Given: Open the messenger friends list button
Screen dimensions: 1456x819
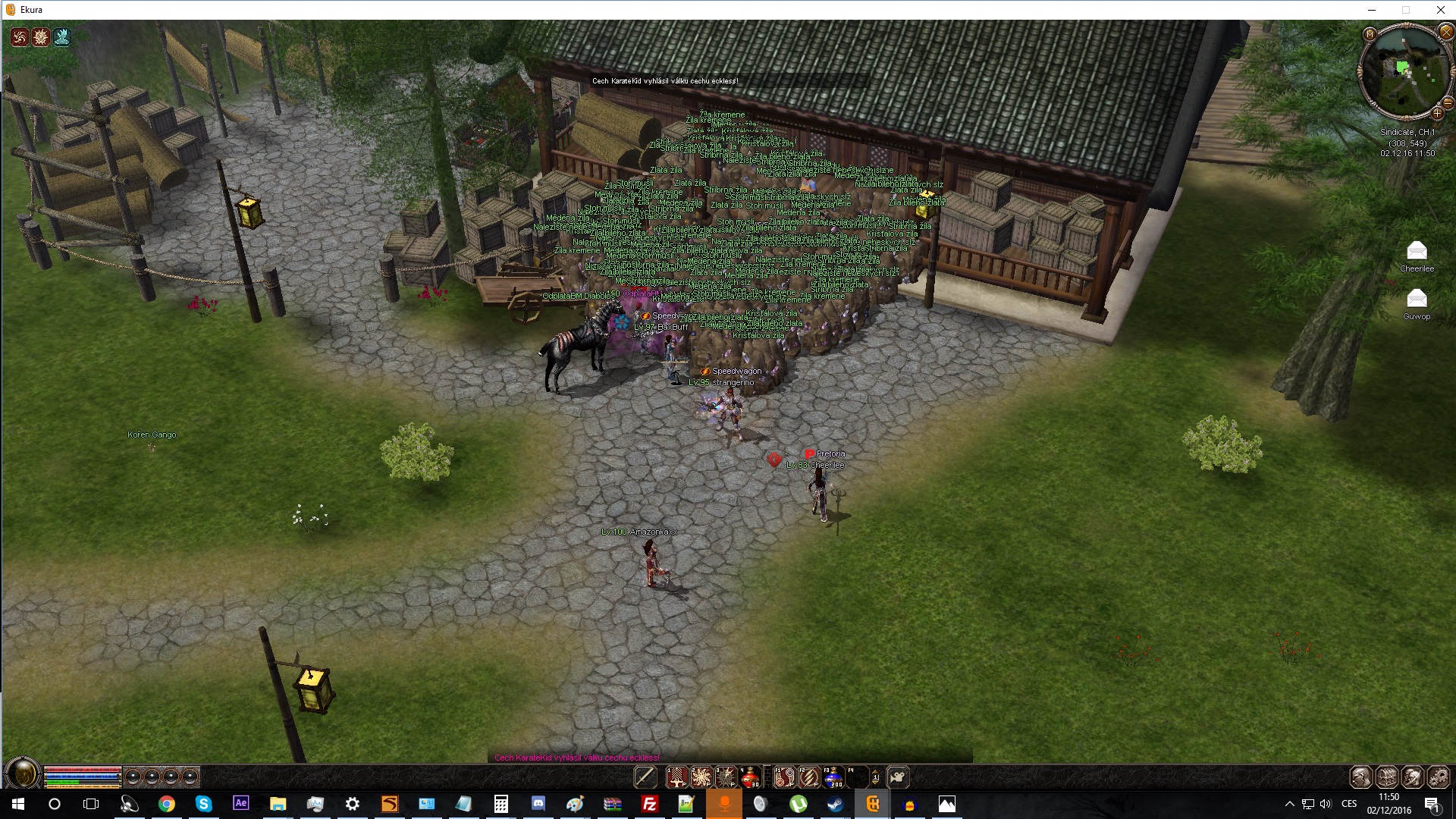Looking at the screenshot, I should coord(1413,777).
